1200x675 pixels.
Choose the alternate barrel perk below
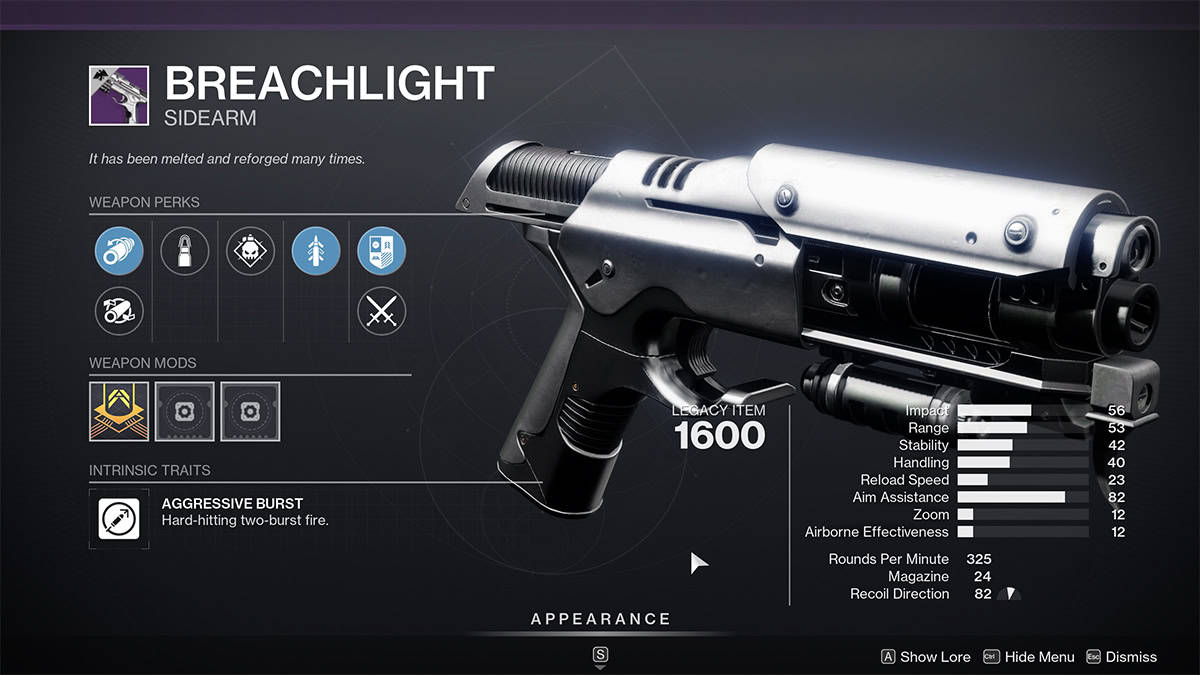pos(119,311)
